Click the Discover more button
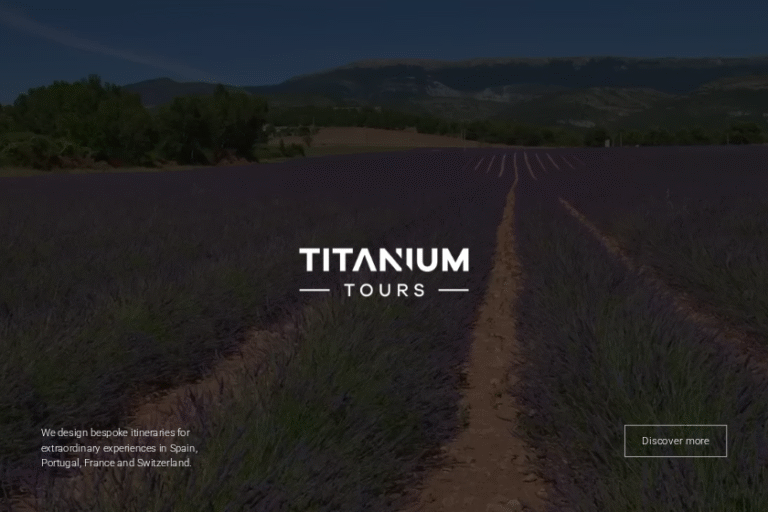Viewport: 768px width, 512px height. pyautogui.click(x=675, y=441)
